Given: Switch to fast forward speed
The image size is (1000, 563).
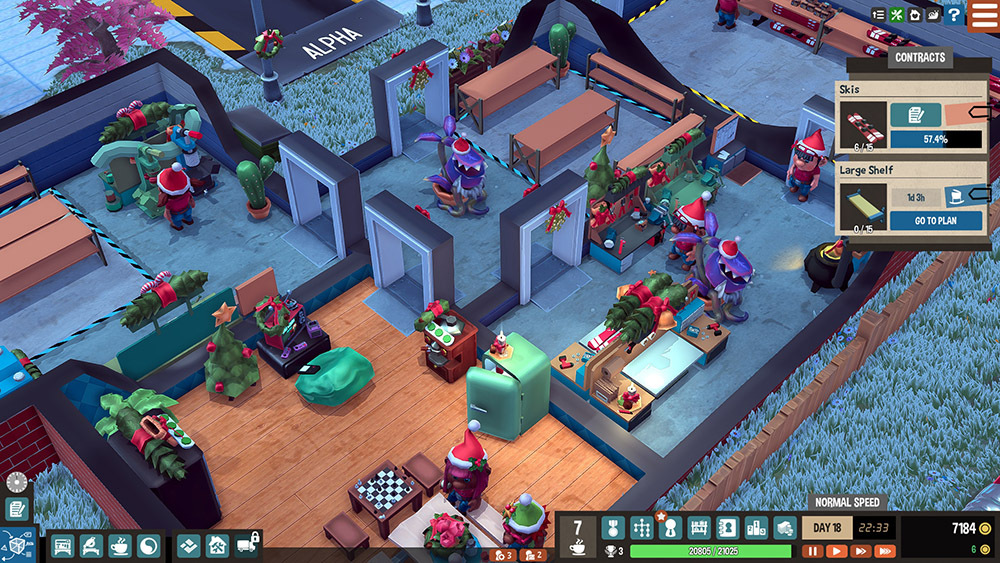Looking at the screenshot, I should tap(859, 550).
